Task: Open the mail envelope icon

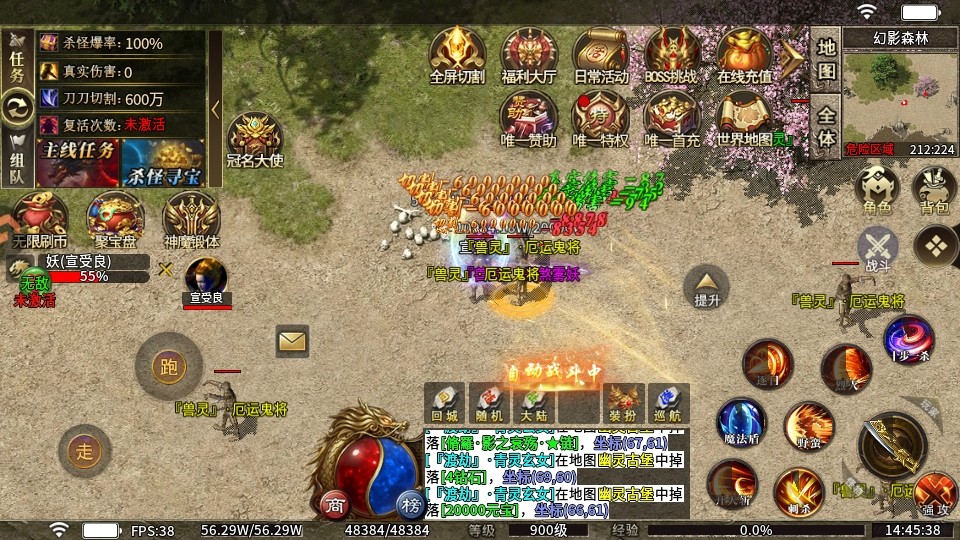Action: (292, 341)
